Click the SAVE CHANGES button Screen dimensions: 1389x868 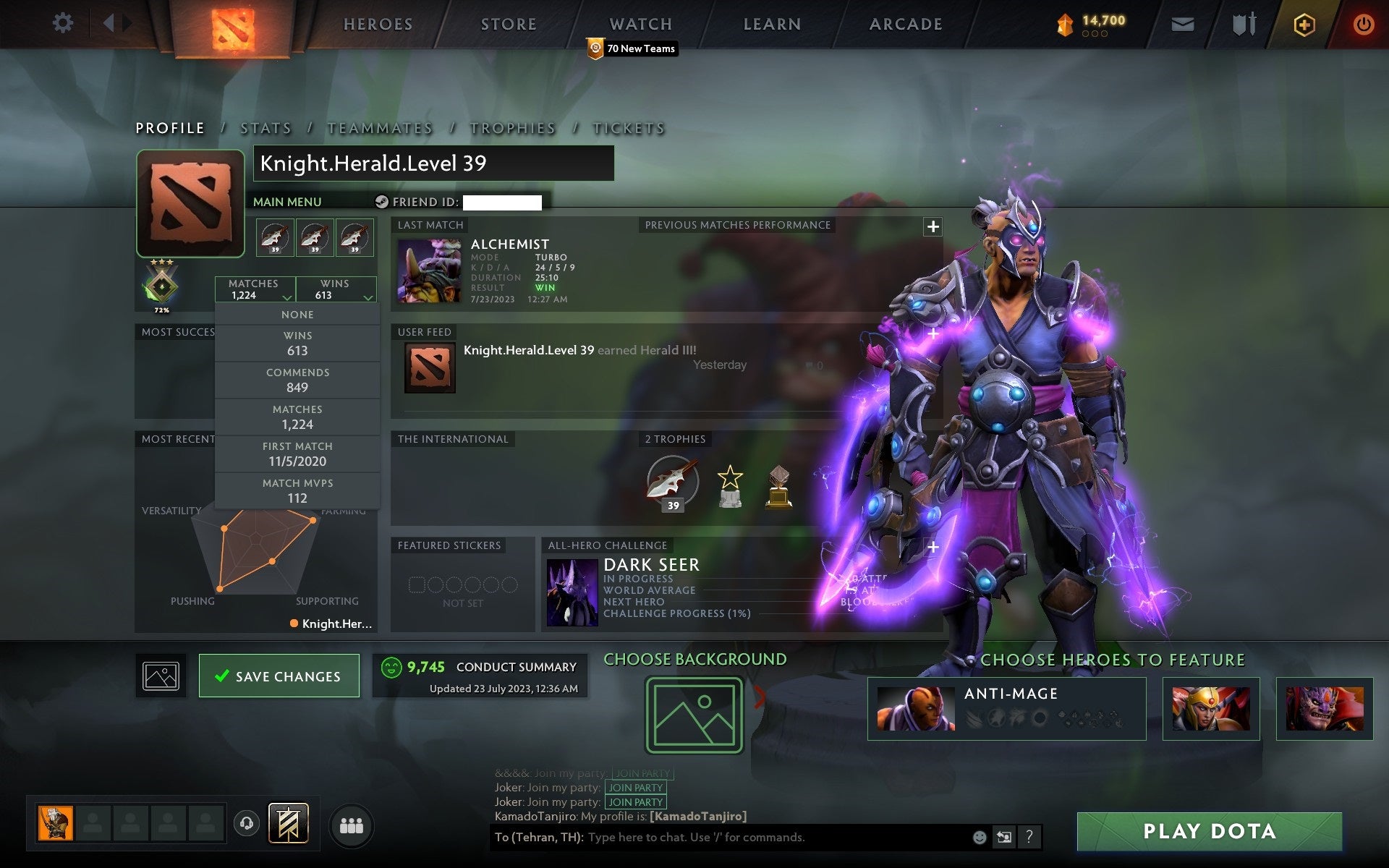pyautogui.click(x=279, y=676)
